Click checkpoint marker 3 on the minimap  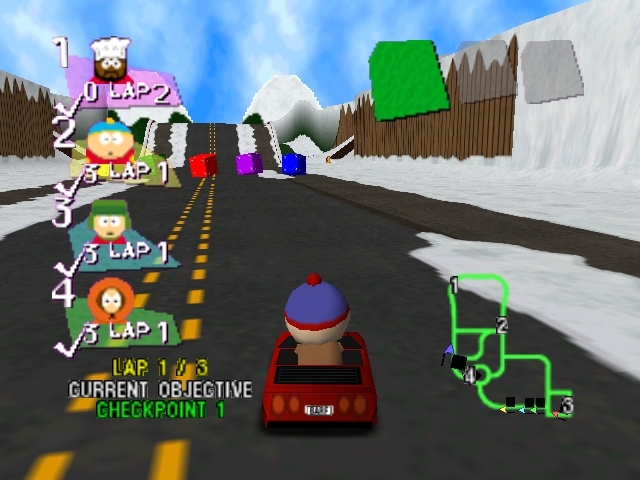567,405
